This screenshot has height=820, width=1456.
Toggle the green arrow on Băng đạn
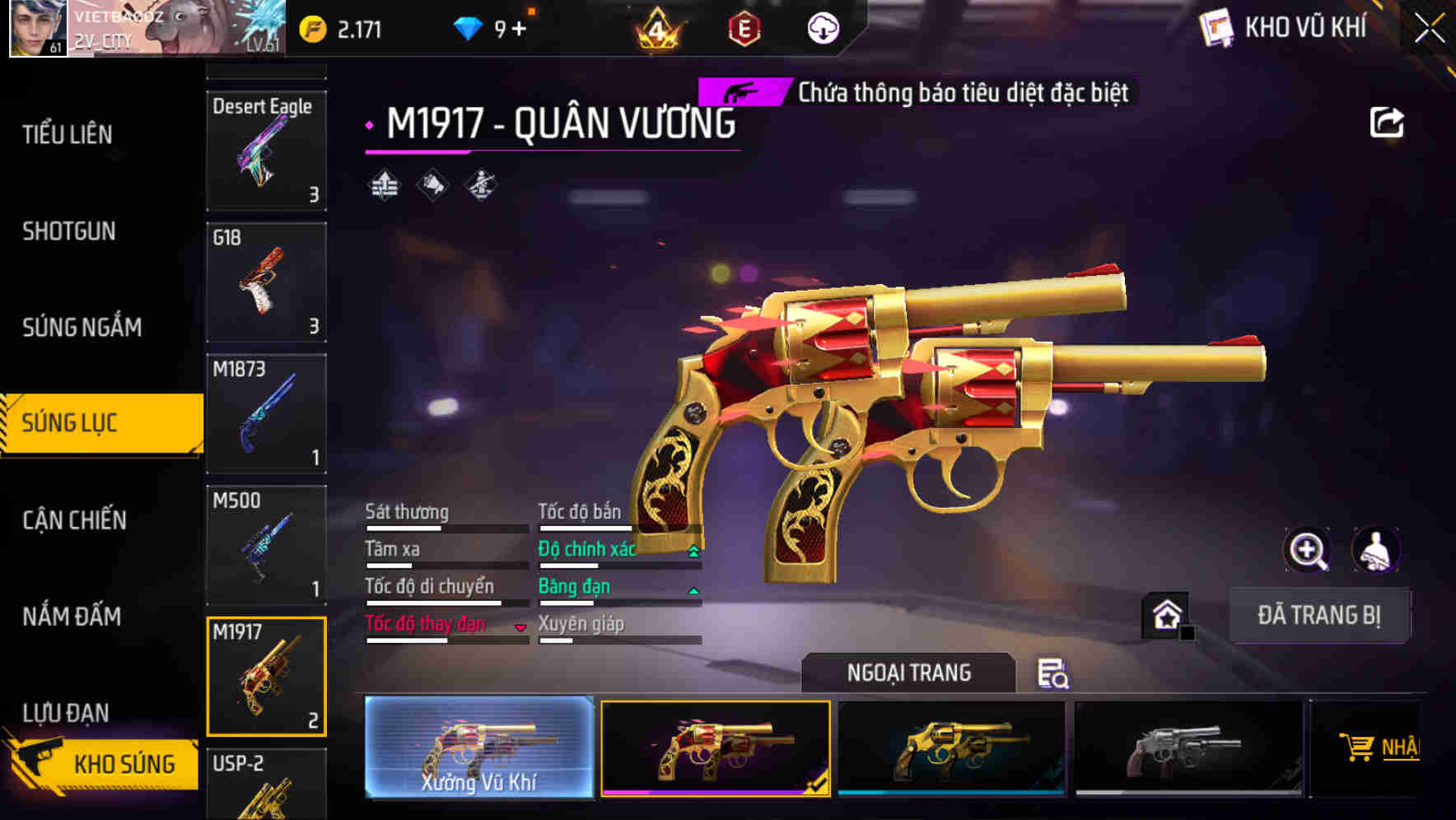pyautogui.click(x=693, y=591)
